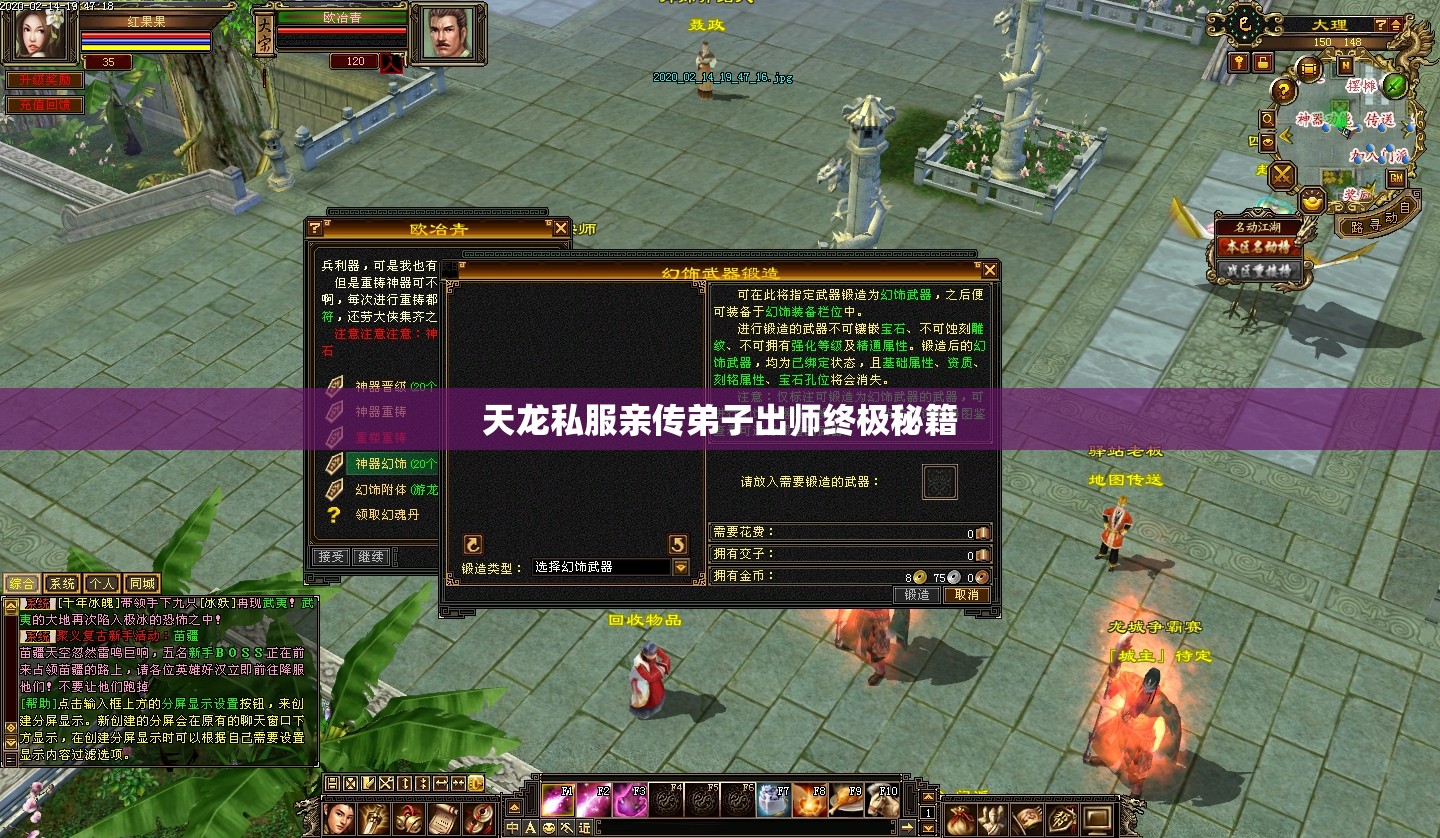Click the refresh icon in the forge window

coord(473,545)
